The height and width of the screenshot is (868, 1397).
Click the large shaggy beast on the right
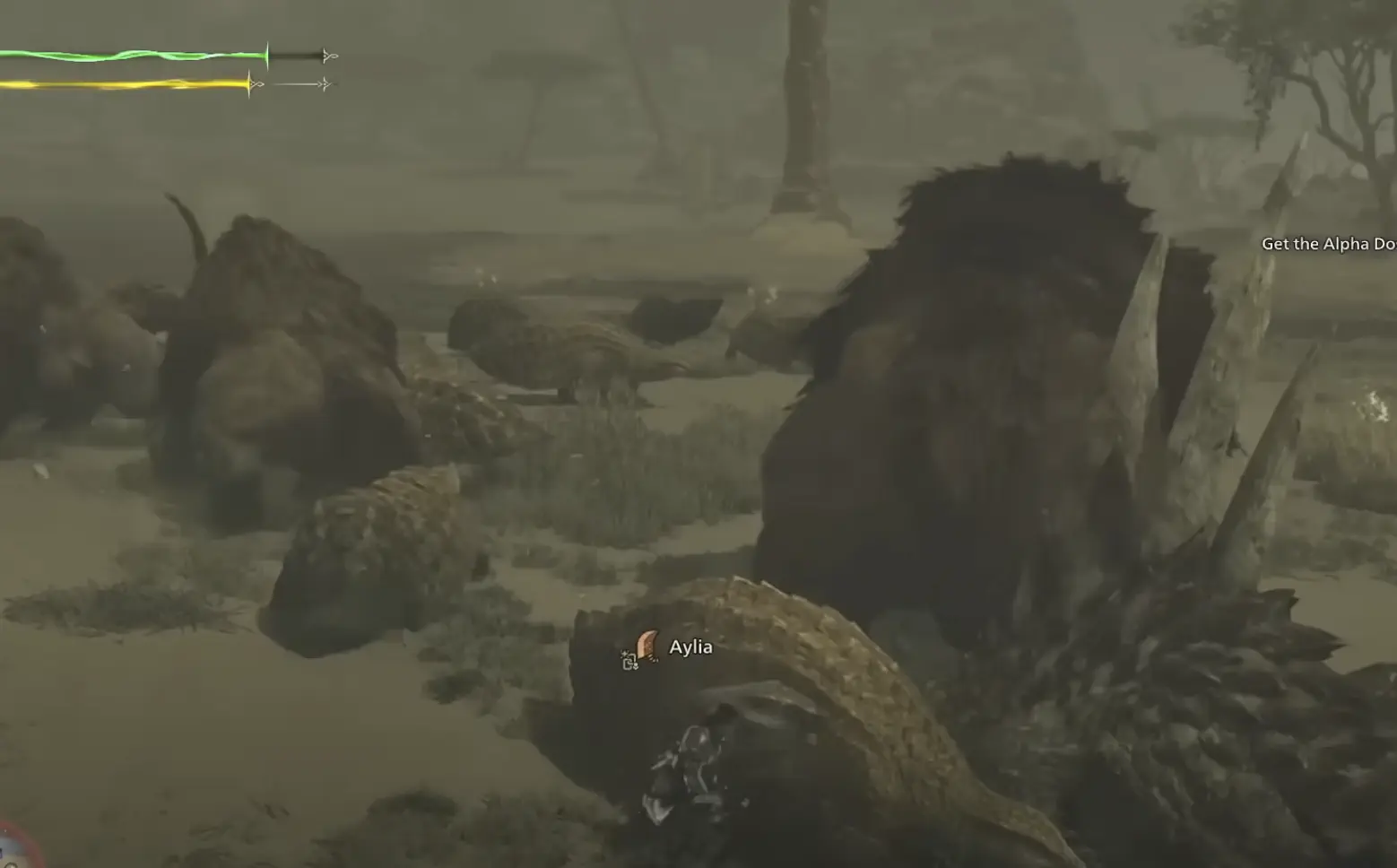tap(986, 377)
